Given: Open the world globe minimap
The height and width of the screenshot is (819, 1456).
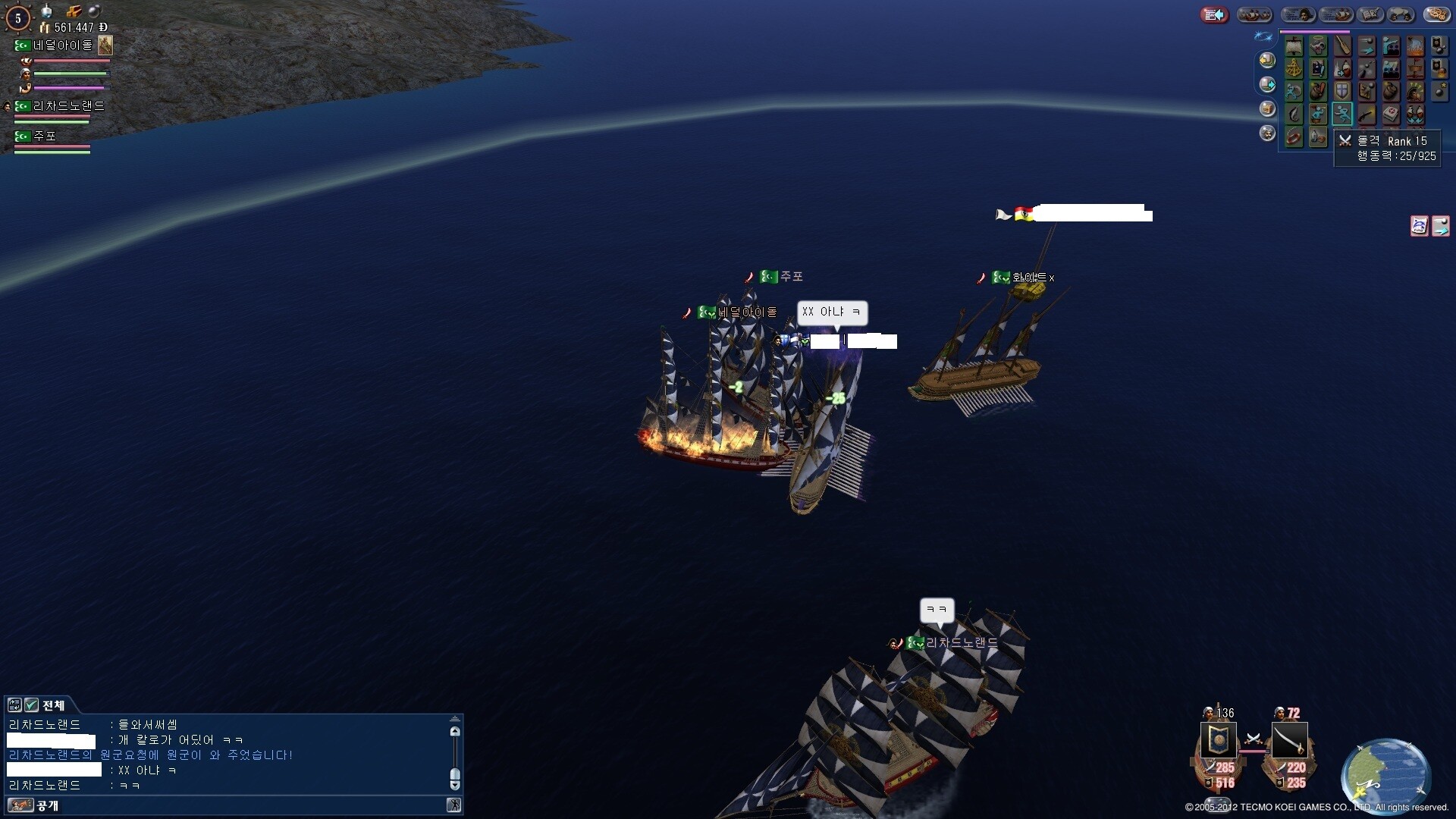Looking at the screenshot, I should (x=1385, y=775).
